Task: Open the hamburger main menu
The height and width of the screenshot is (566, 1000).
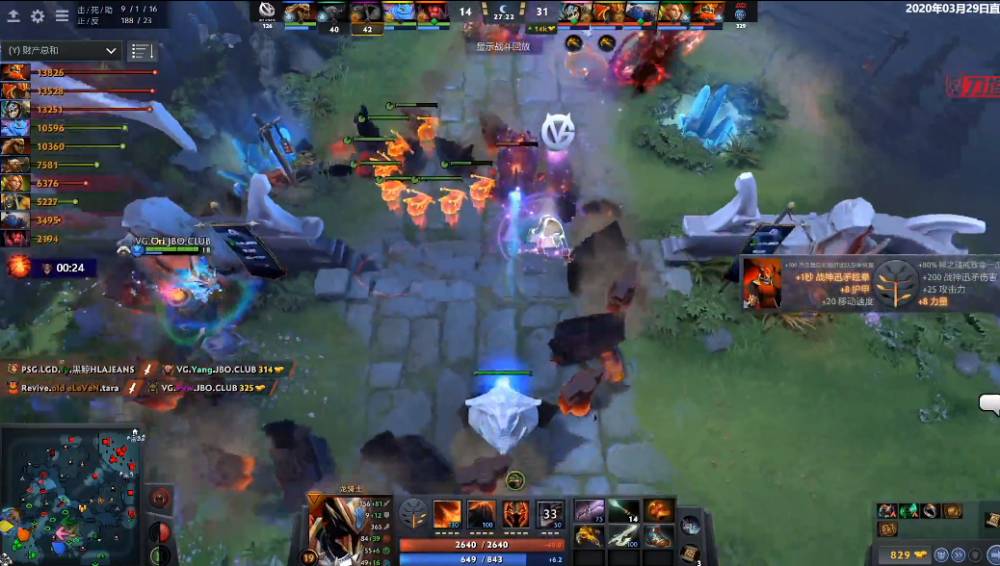Action: (x=62, y=16)
